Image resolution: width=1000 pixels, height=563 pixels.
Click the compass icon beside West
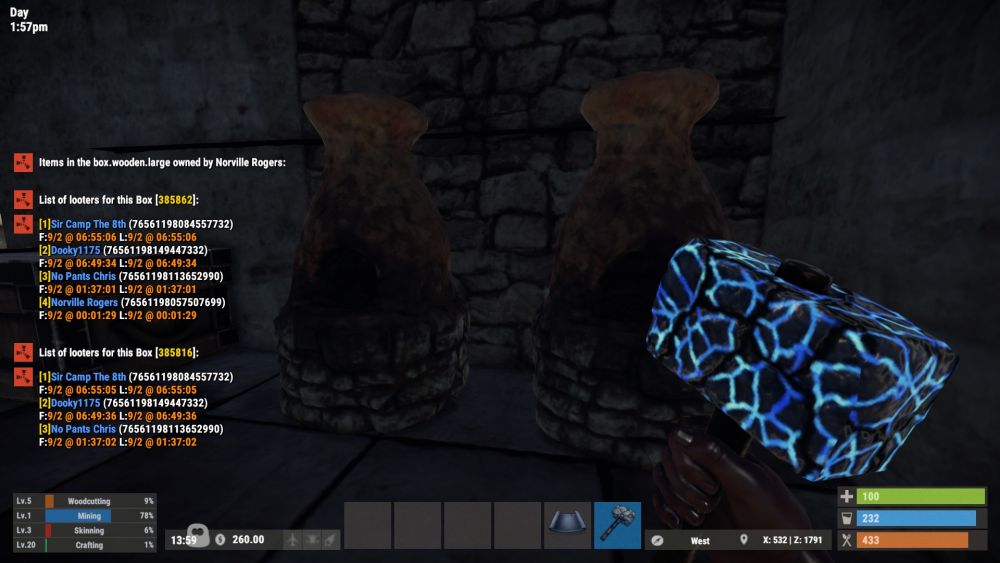tap(657, 540)
